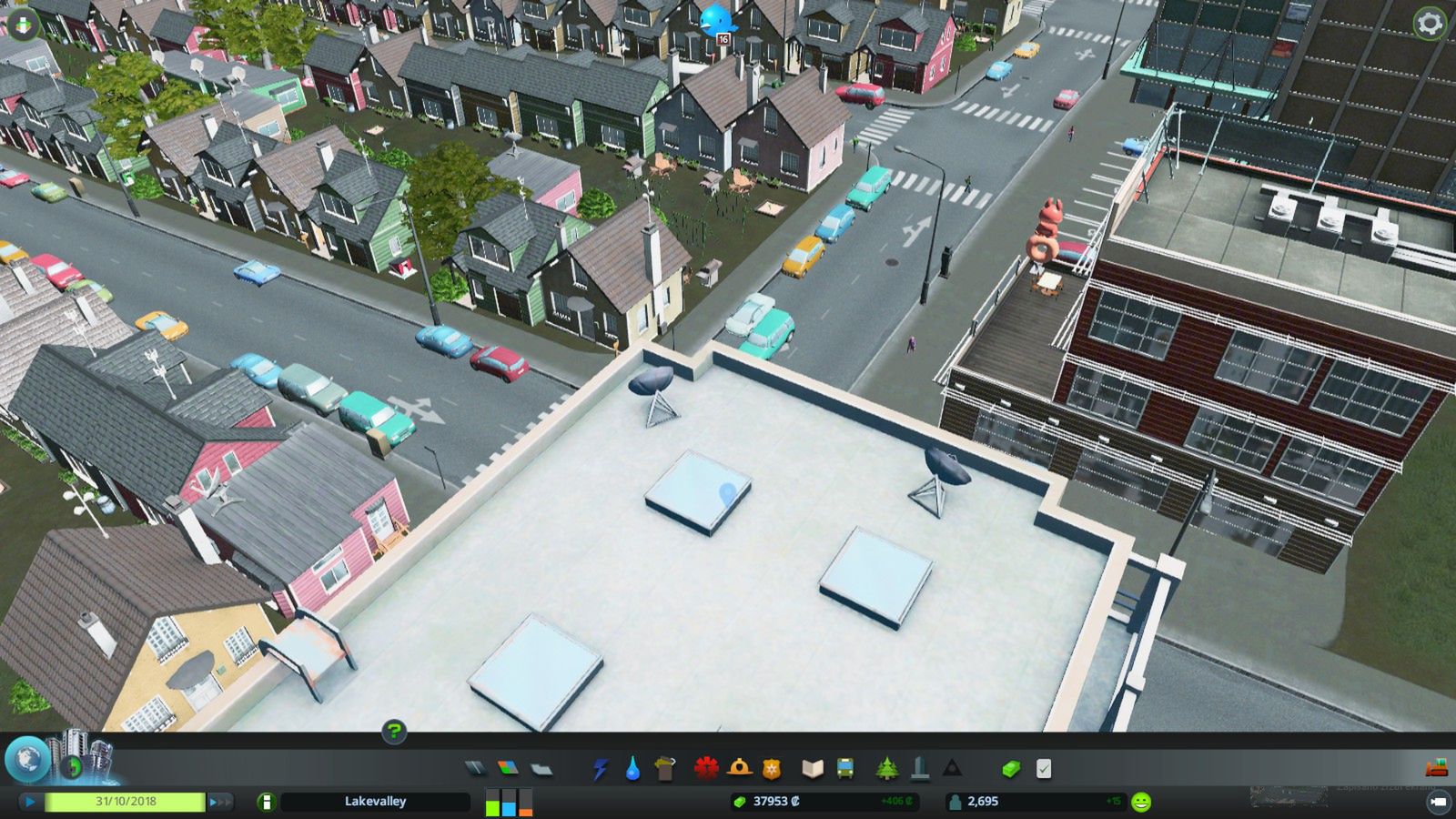The width and height of the screenshot is (1456, 819).
Task: Open the Education menu
Action: click(x=814, y=769)
